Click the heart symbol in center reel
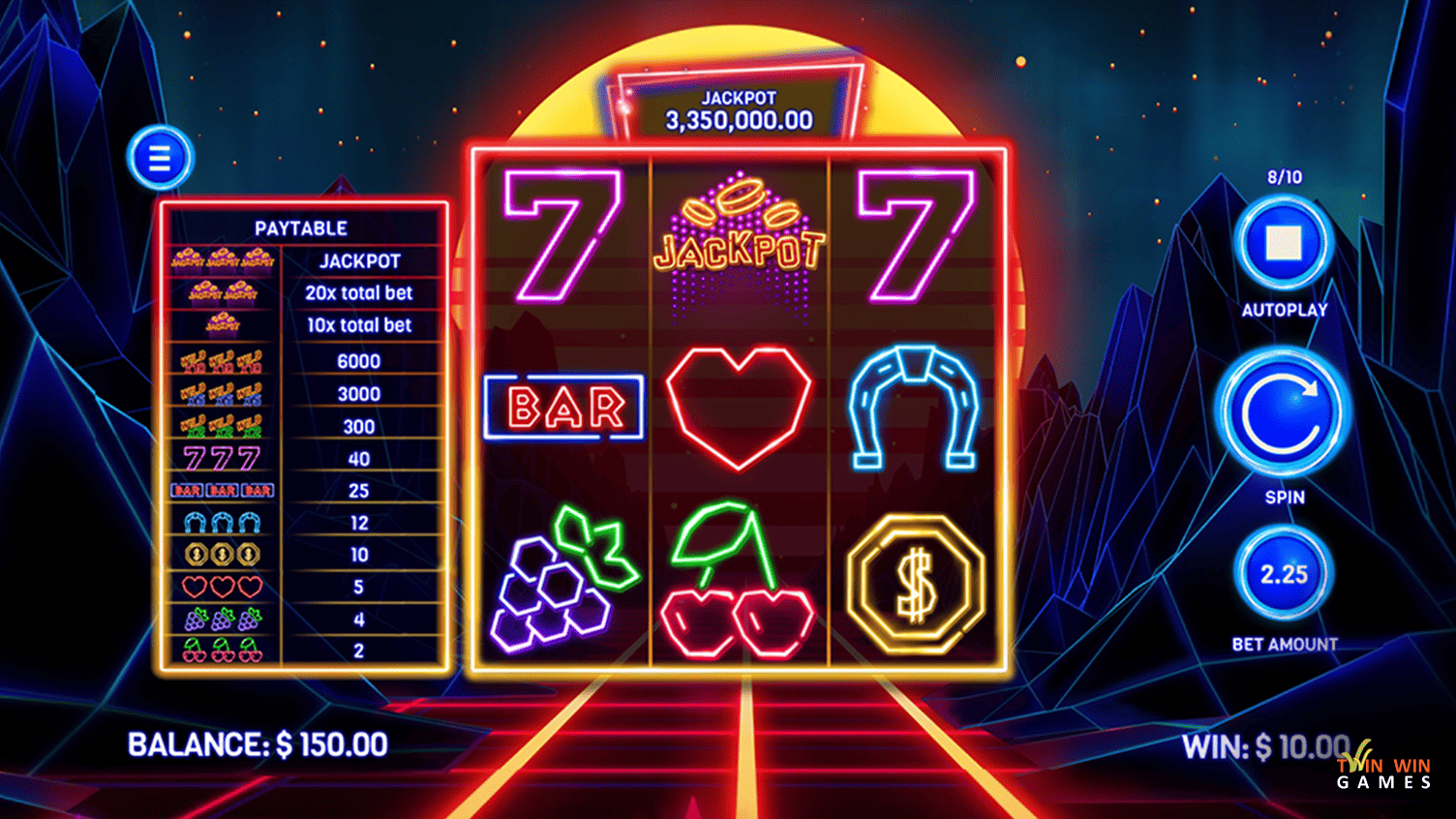Image resolution: width=1456 pixels, height=819 pixels. tap(740, 407)
